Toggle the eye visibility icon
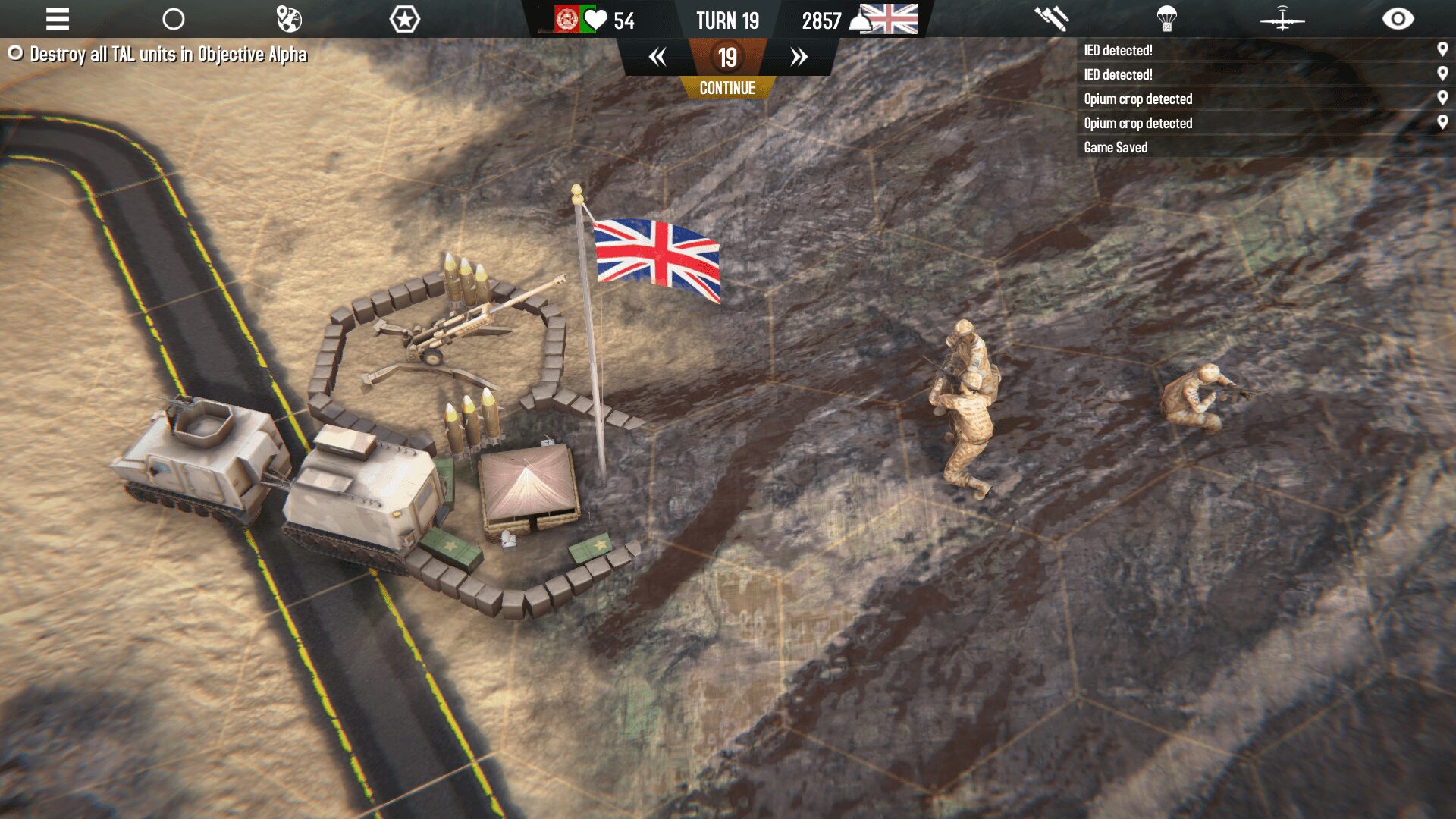This screenshot has width=1456, height=819. coord(1398,19)
